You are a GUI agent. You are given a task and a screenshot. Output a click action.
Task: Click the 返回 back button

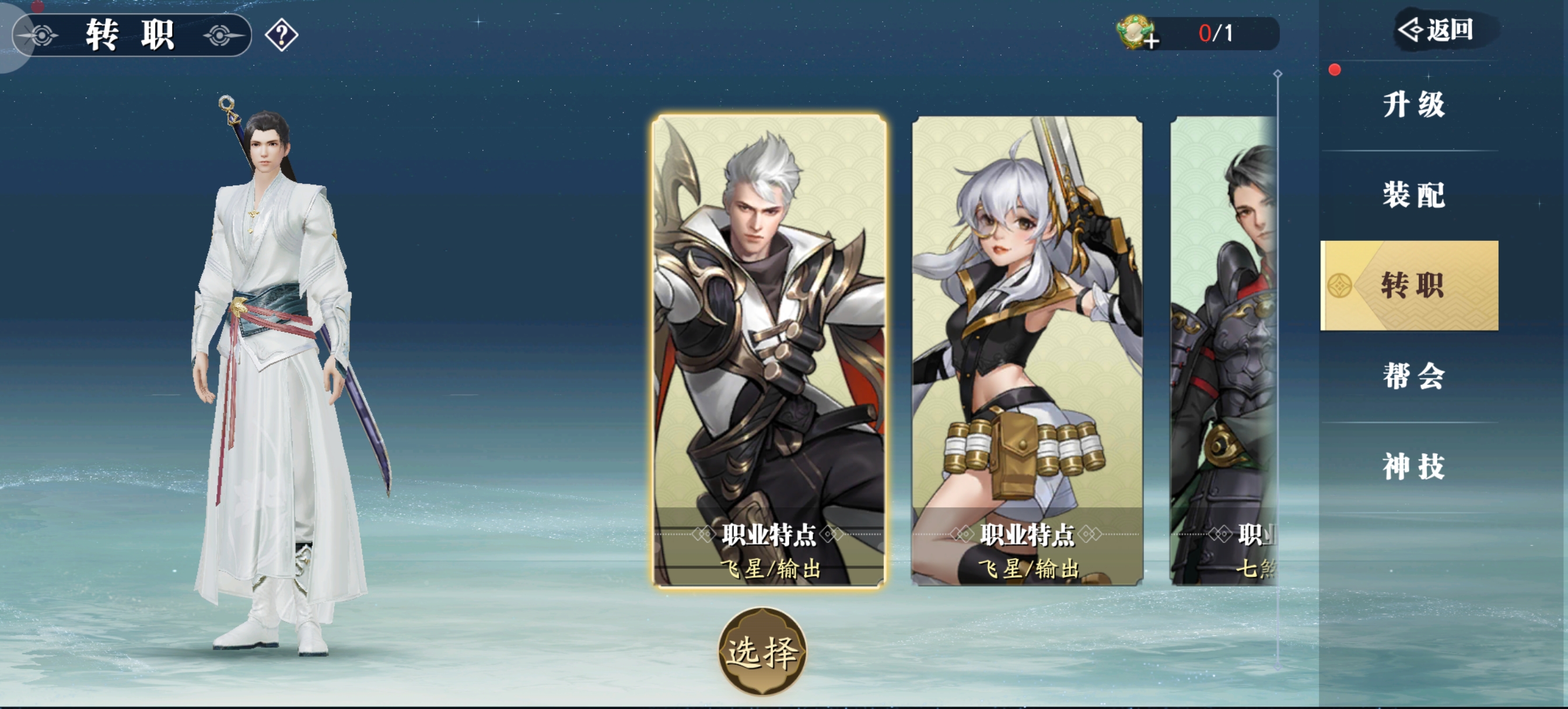point(1437,30)
